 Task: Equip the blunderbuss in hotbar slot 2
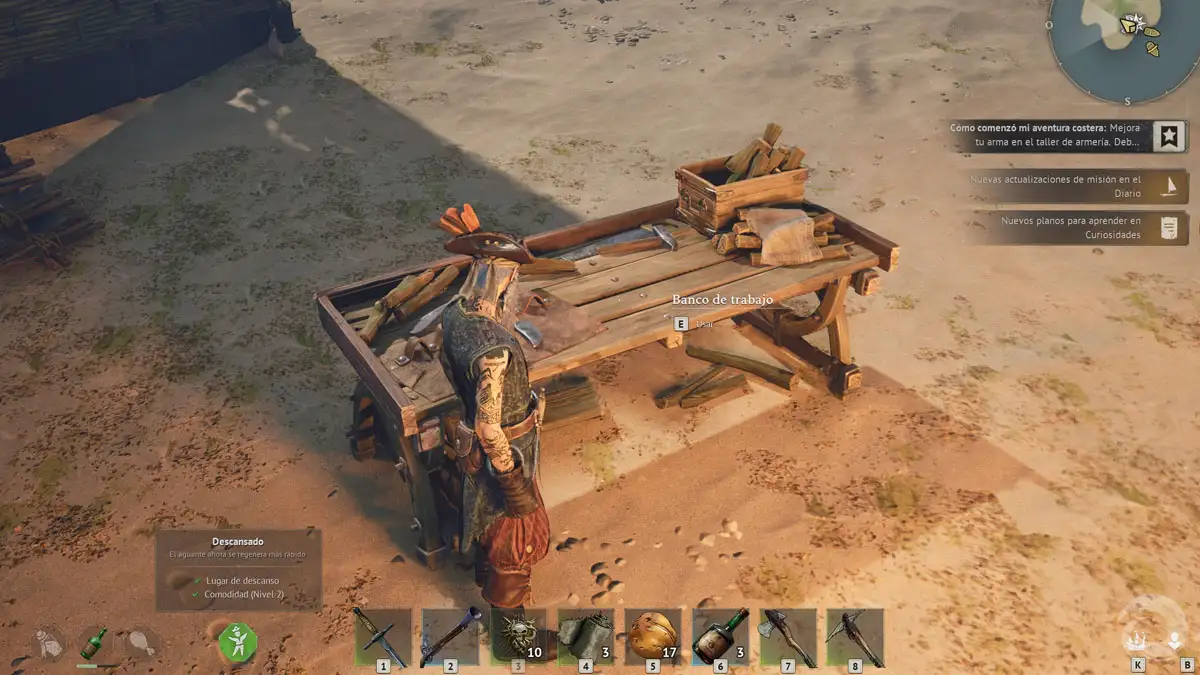[450, 636]
